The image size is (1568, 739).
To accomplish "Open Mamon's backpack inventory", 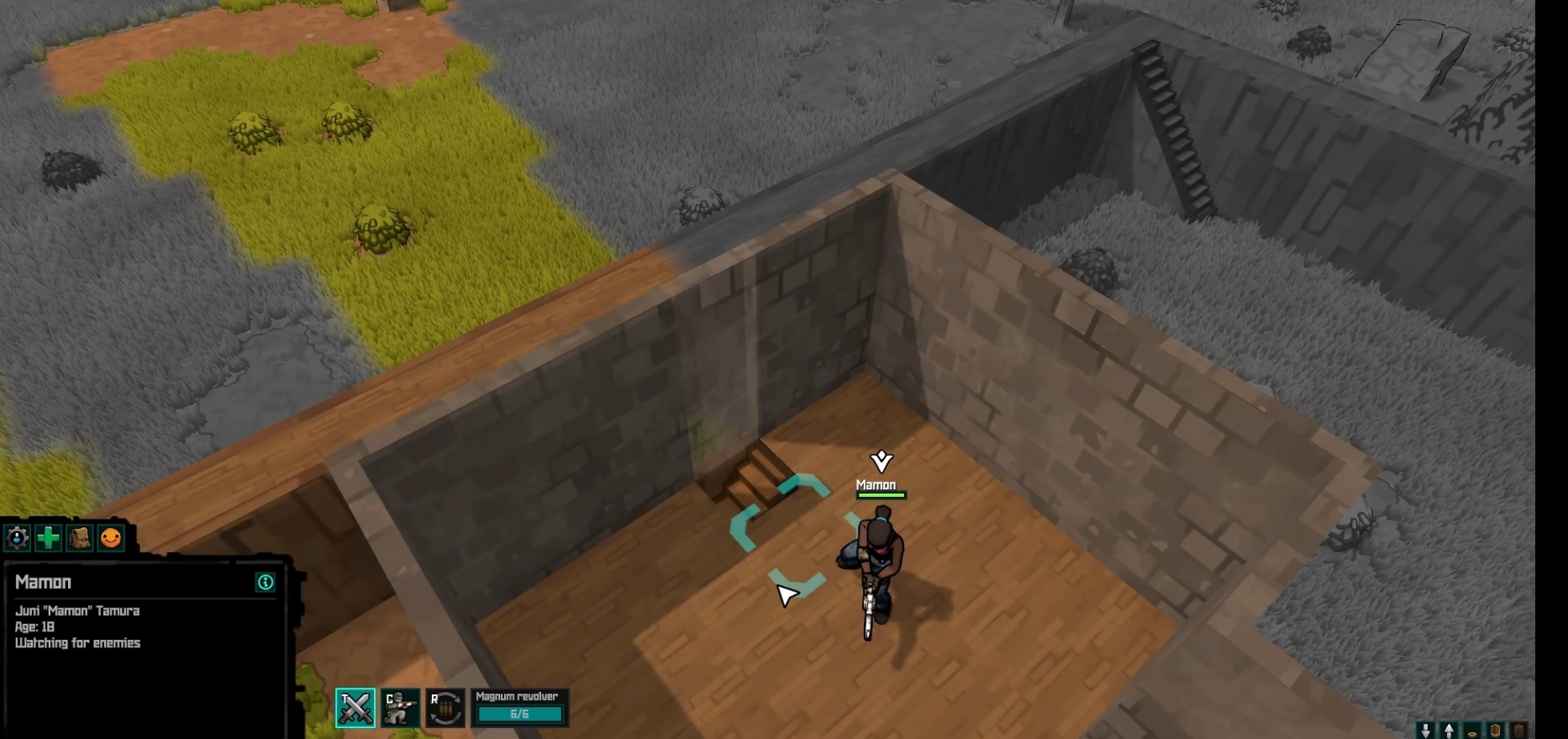I will 80,539.
